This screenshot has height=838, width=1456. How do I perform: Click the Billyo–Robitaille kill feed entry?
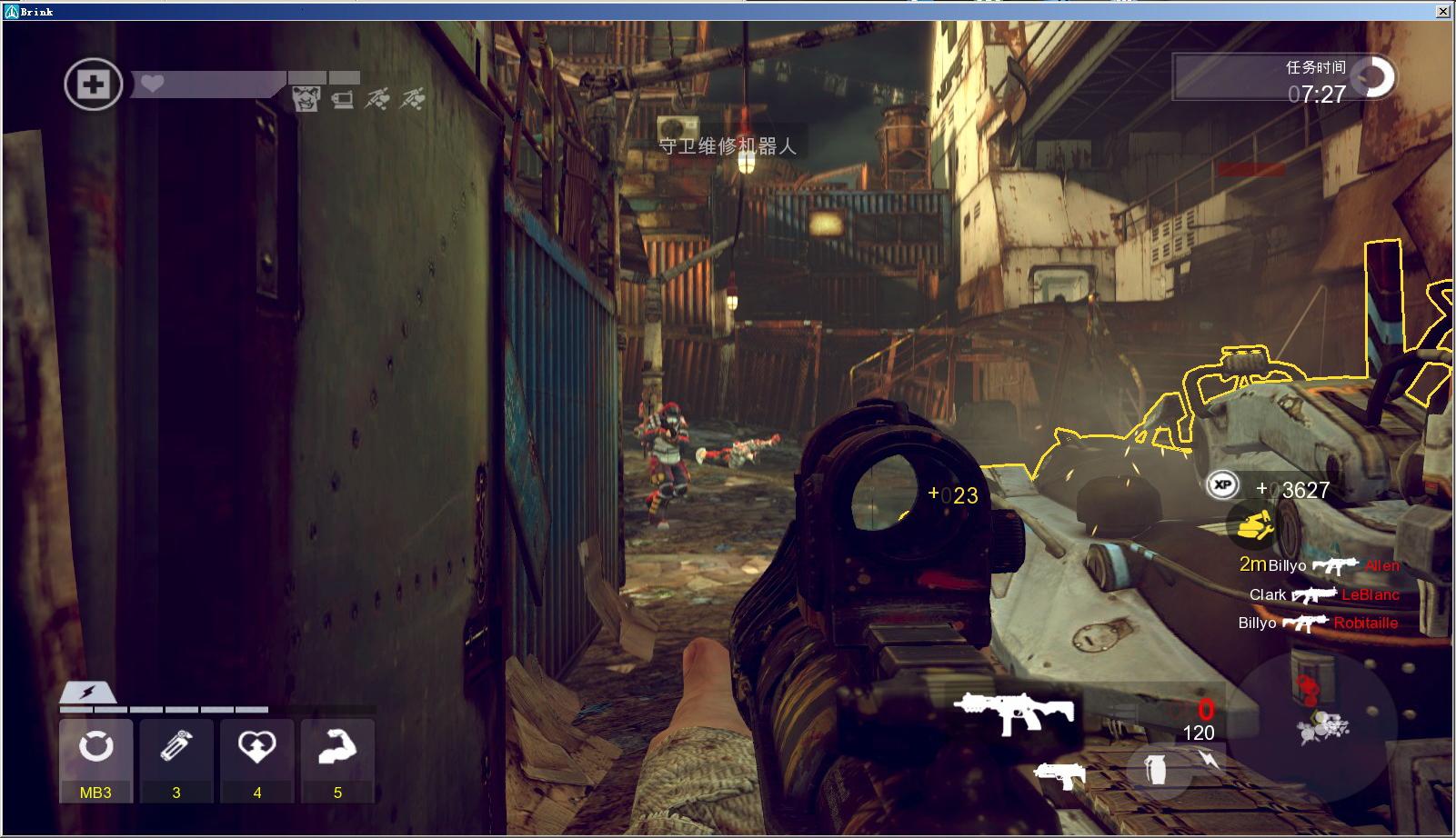coord(1317,623)
